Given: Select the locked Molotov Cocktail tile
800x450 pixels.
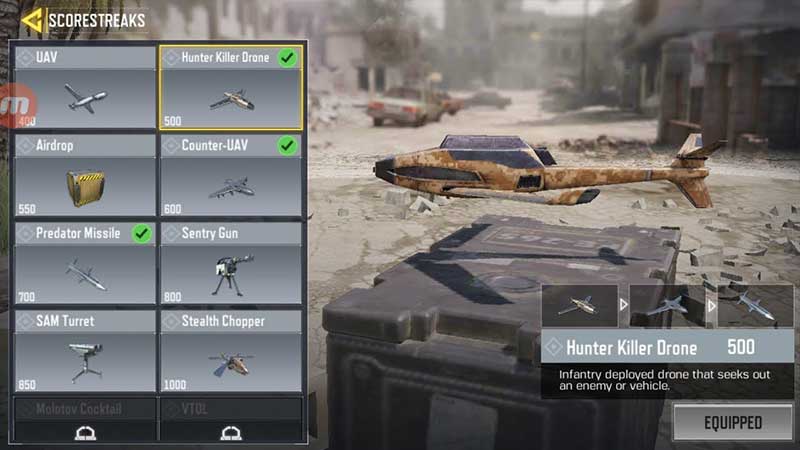Looking at the screenshot, I should point(85,420).
